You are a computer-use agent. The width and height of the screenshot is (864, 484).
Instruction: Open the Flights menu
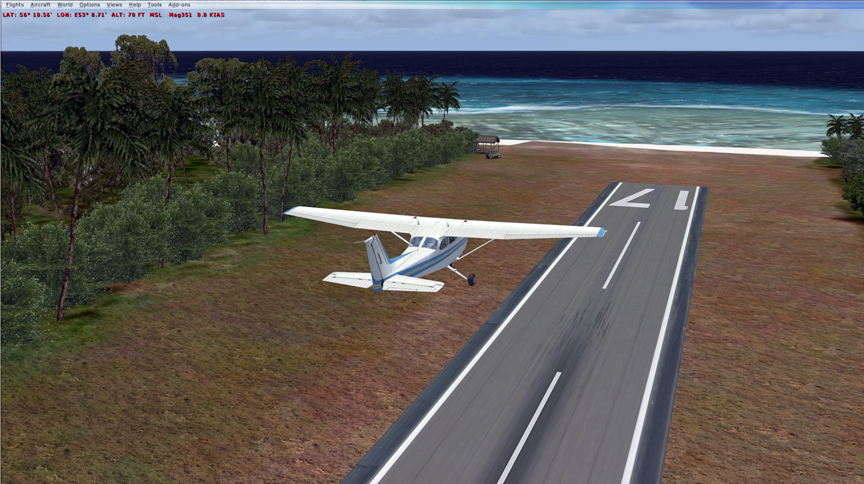[15, 4]
